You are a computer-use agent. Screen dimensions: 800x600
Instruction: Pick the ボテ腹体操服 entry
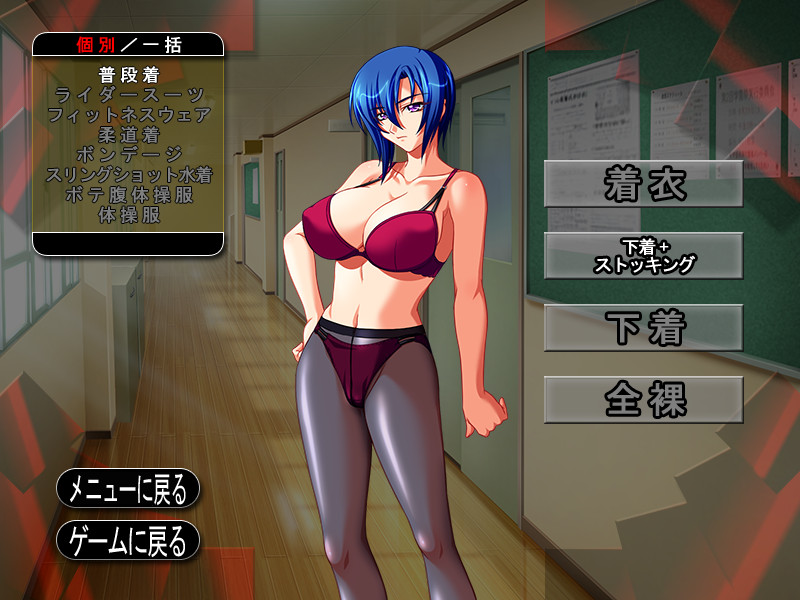click(129, 194)
